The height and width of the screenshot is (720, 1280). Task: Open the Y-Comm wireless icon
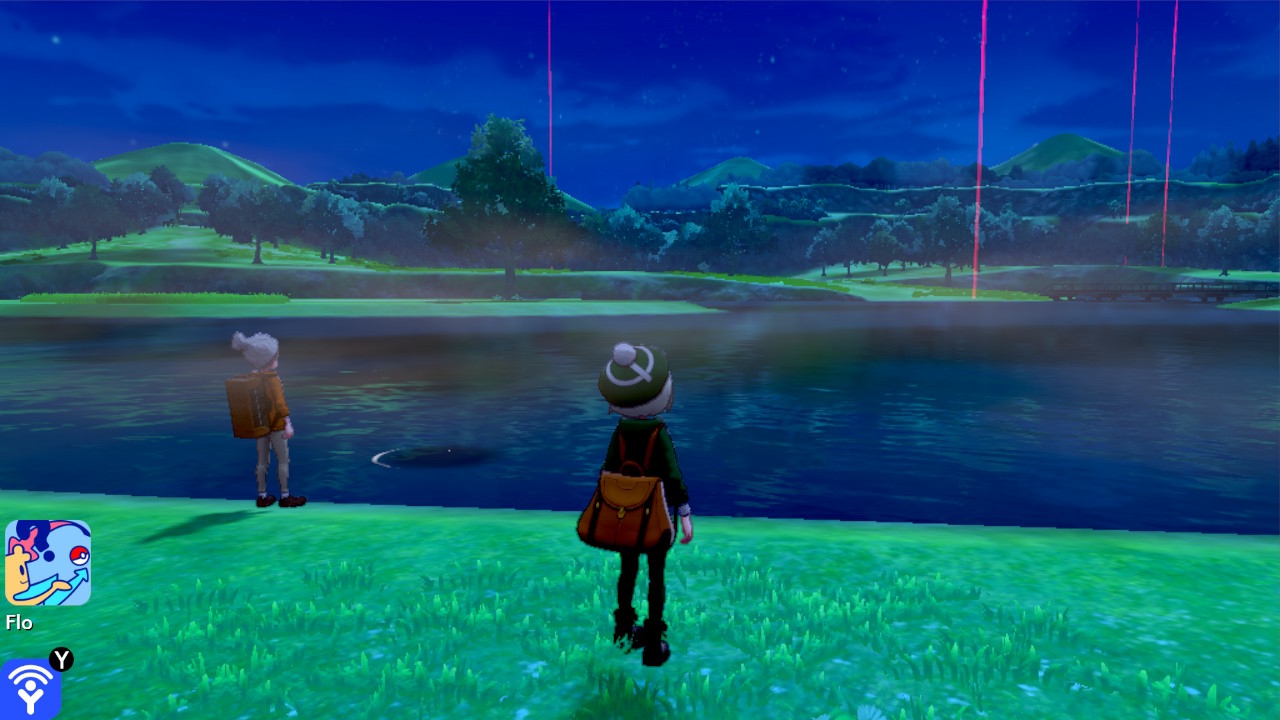pos(30,689)
